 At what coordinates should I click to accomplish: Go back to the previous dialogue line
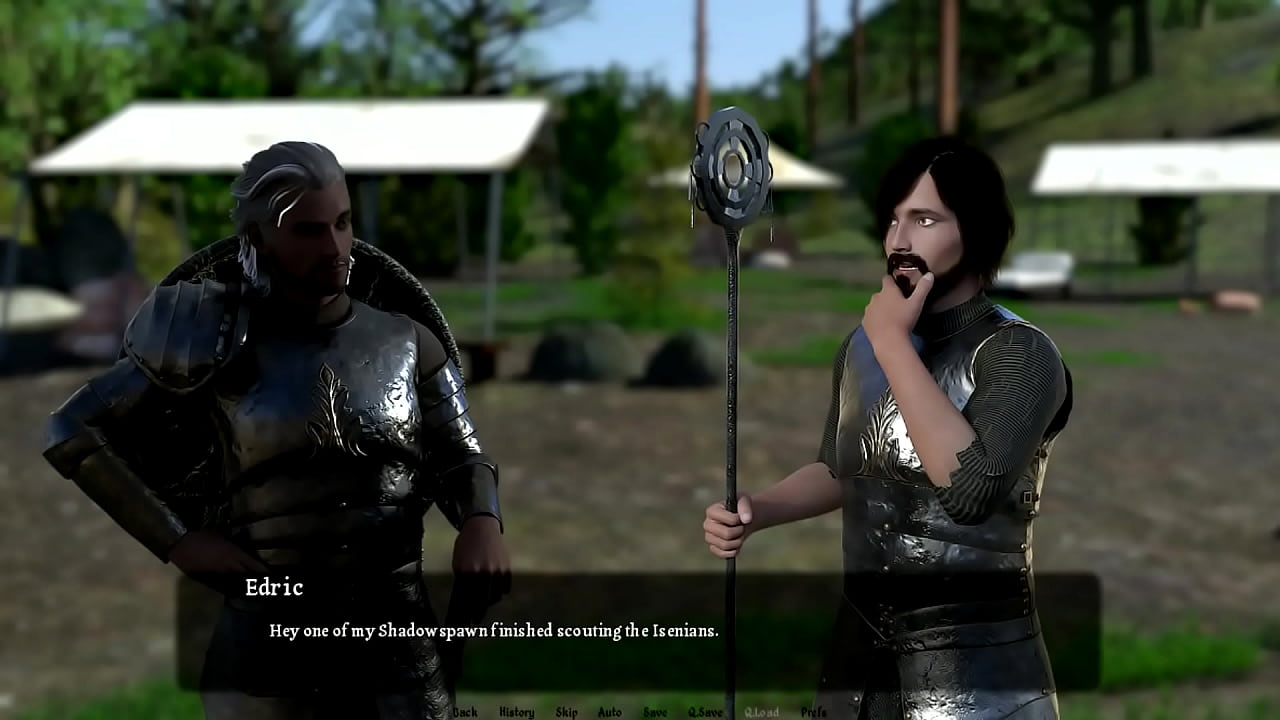pos(465,712)
